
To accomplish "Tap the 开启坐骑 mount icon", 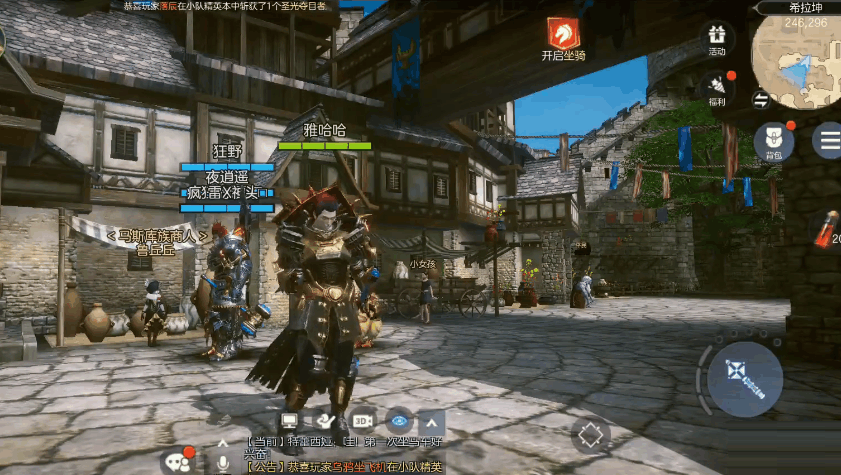I will tap(563, 33).
